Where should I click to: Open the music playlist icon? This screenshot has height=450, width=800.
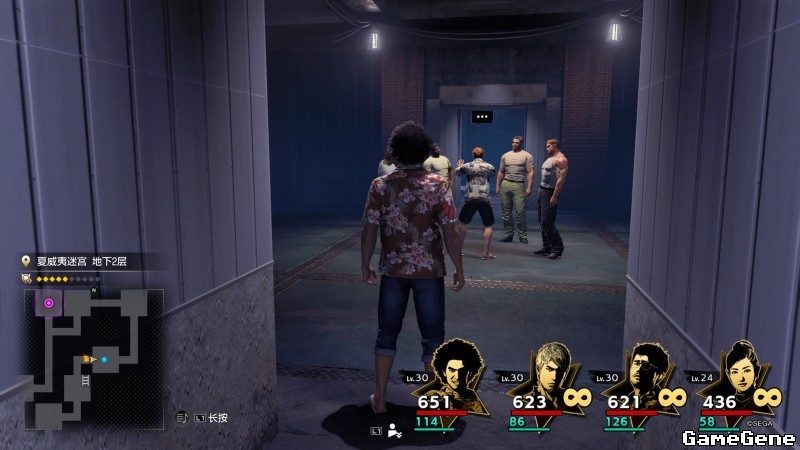(182, 417)
